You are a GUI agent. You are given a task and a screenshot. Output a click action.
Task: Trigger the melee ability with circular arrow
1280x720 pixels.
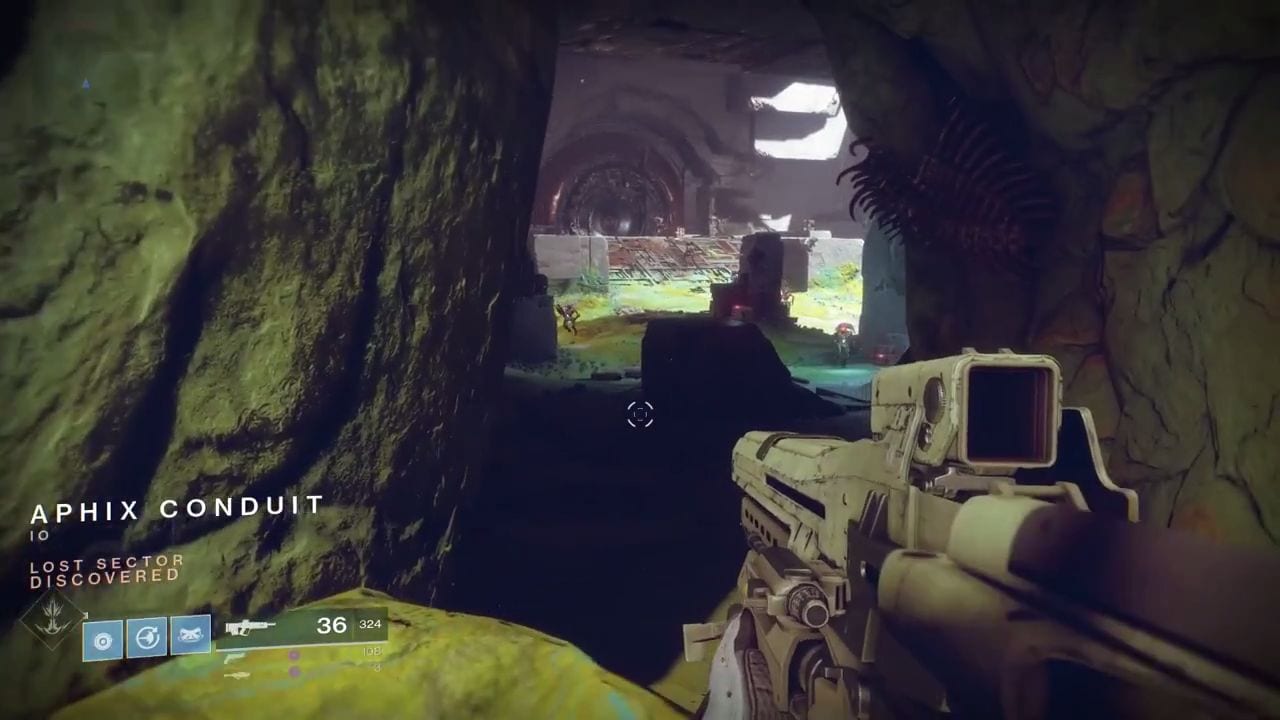146,637
